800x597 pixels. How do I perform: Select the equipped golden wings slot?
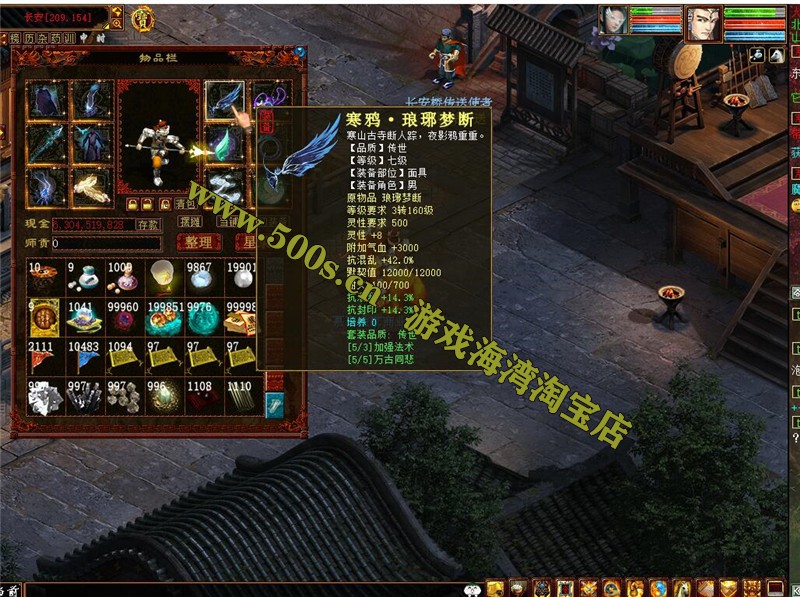point(91,187)
